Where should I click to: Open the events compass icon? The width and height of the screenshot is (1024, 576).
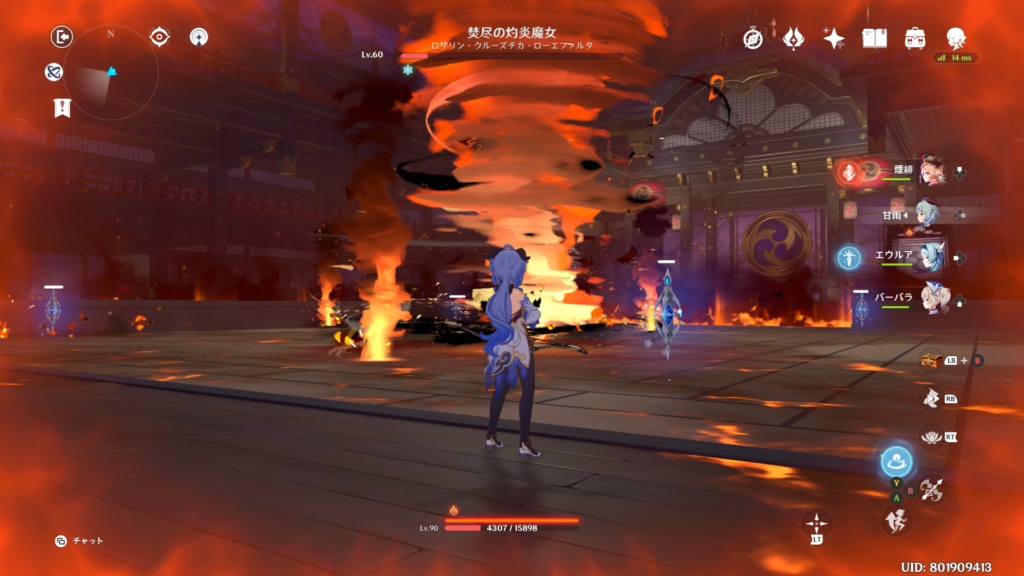753,38
